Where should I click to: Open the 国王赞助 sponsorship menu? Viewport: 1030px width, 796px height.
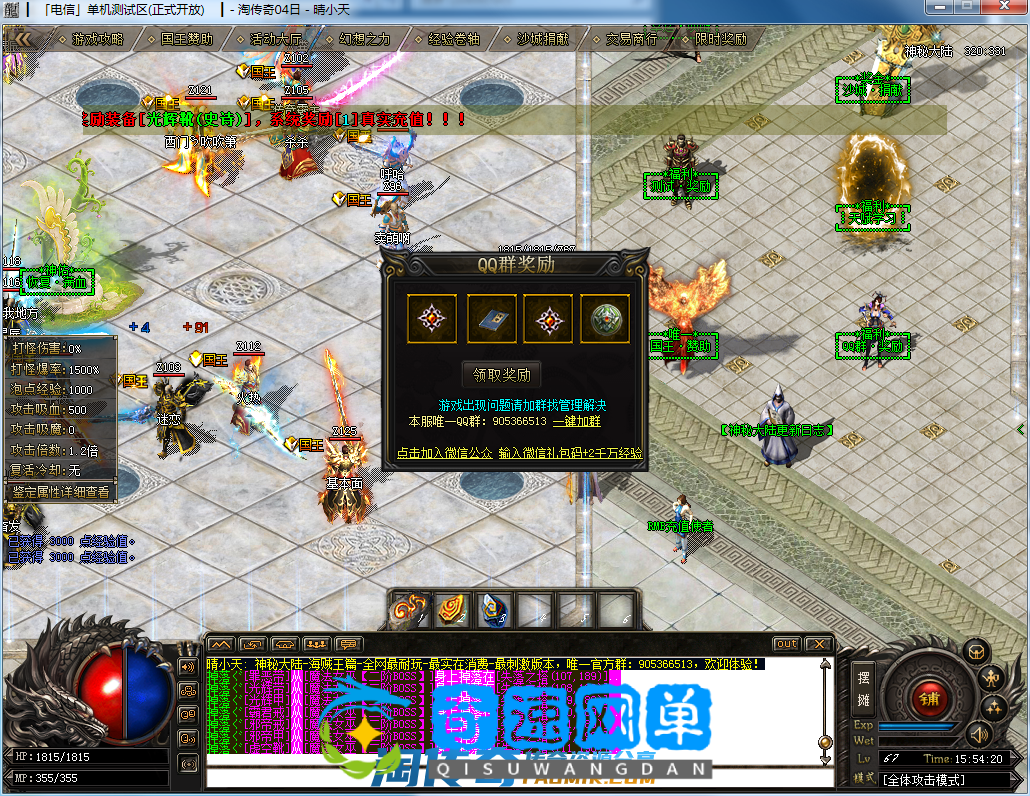(x=186, y=40)
